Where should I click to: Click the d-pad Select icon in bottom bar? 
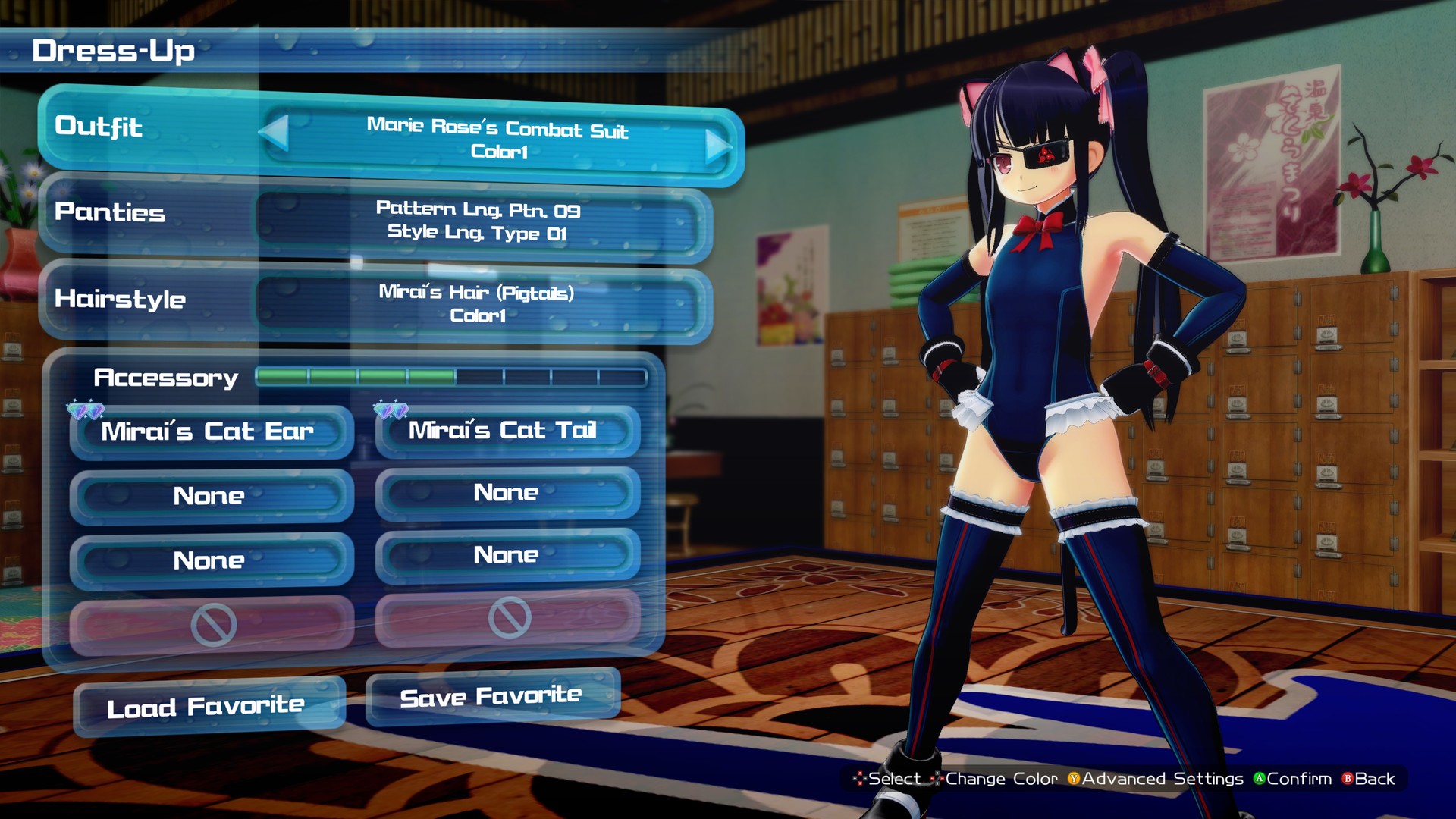[858, 779]
